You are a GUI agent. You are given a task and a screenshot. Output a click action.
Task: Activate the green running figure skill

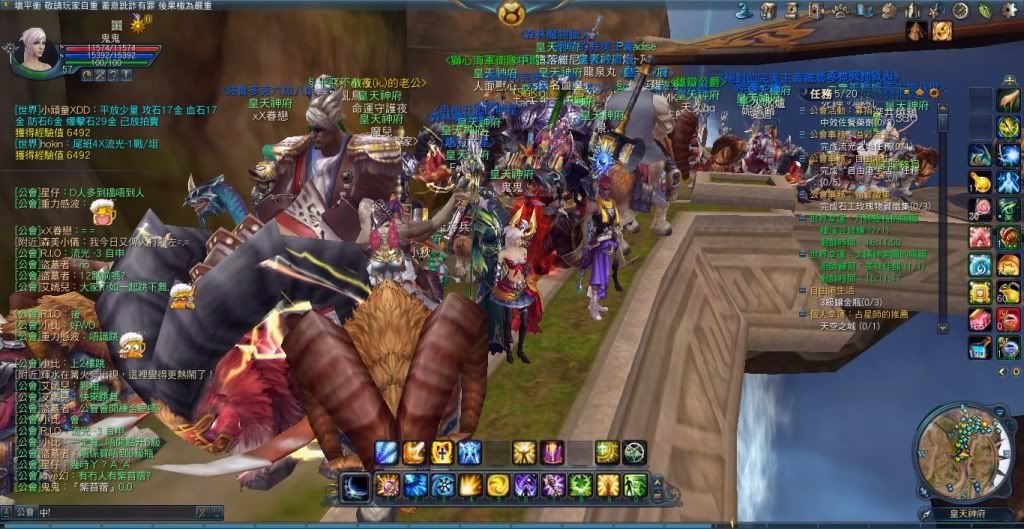point(634,486)
